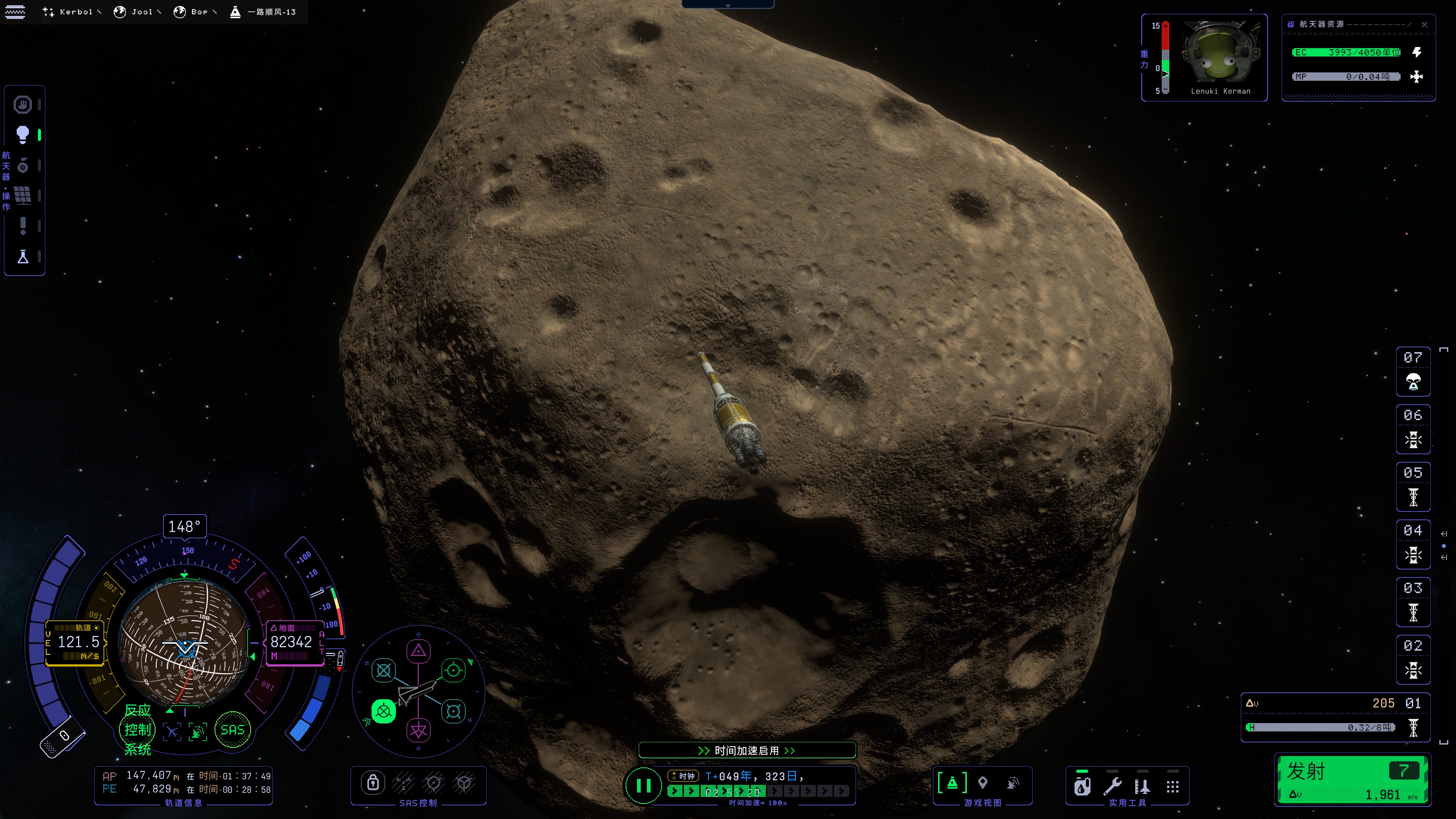Select Jool in the location breadcrumb
This screenshot has width=1456, height=819.
coord(137,12)
